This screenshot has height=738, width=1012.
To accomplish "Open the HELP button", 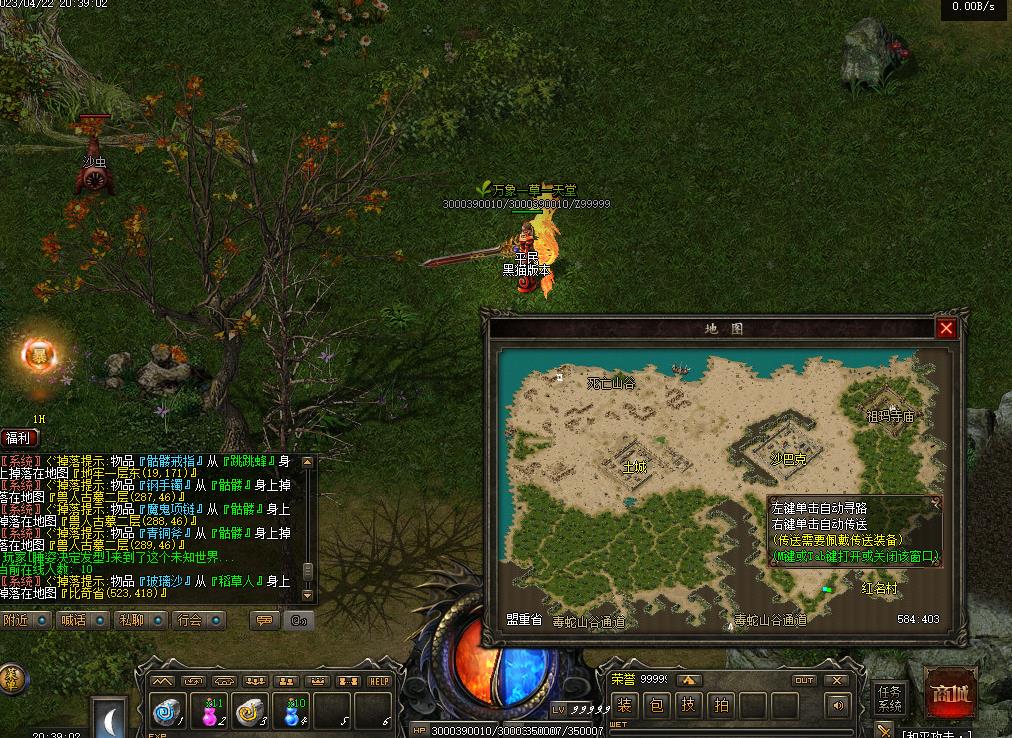I will tap(378, 681).
